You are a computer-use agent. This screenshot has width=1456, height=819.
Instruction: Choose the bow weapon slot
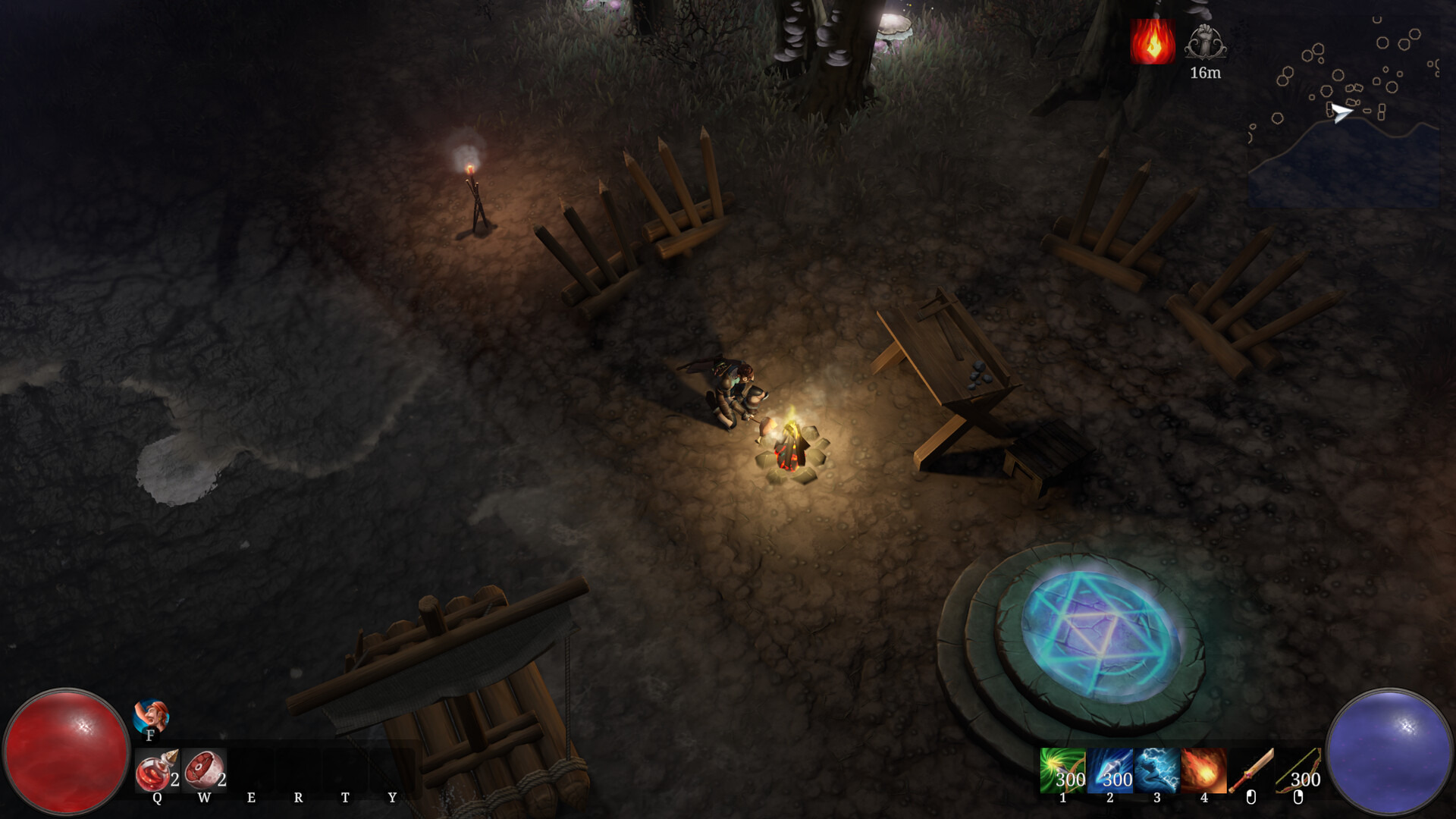point(1298,770)
